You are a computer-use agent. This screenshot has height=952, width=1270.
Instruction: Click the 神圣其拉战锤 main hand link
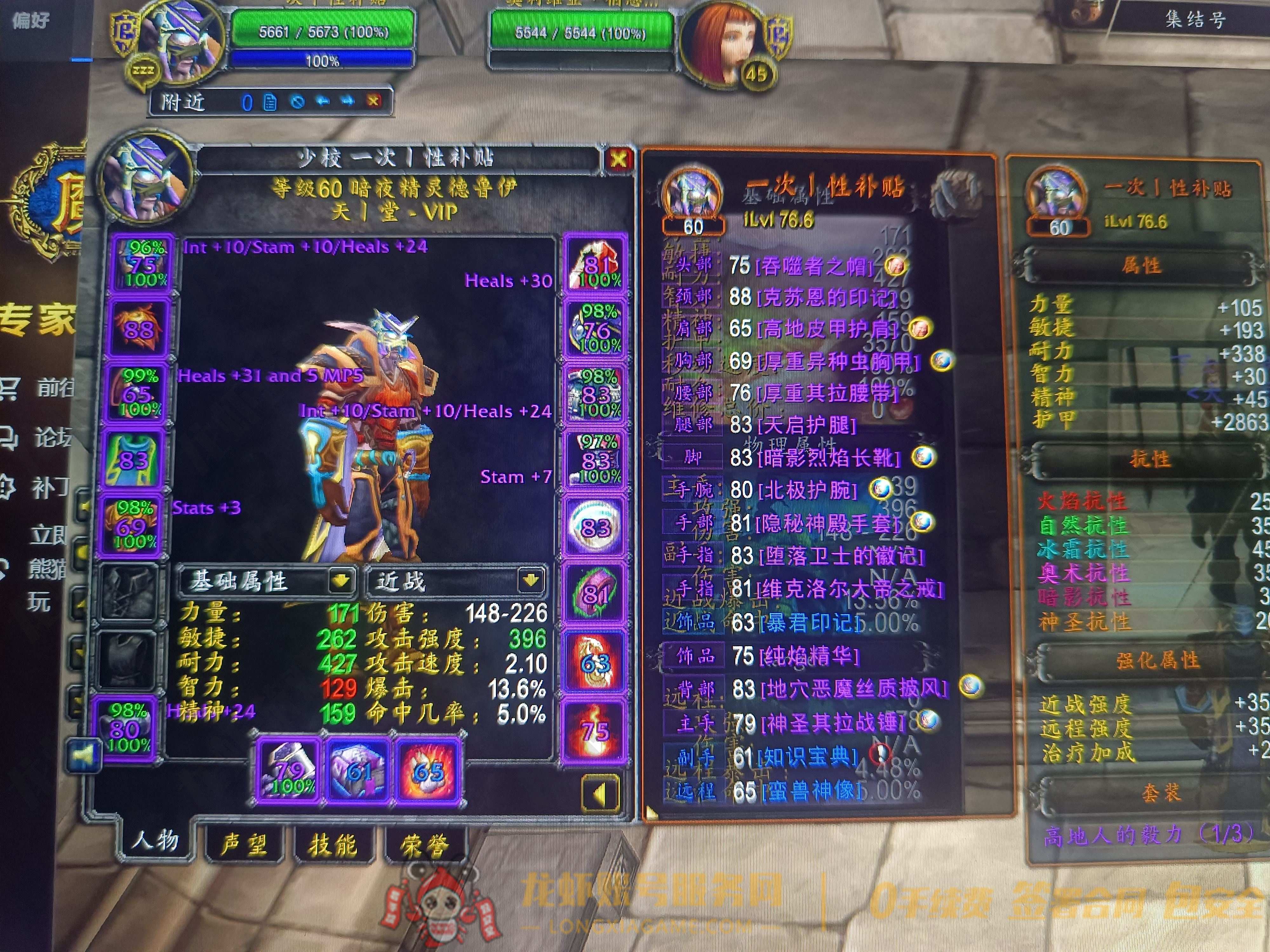coord(832,723)
